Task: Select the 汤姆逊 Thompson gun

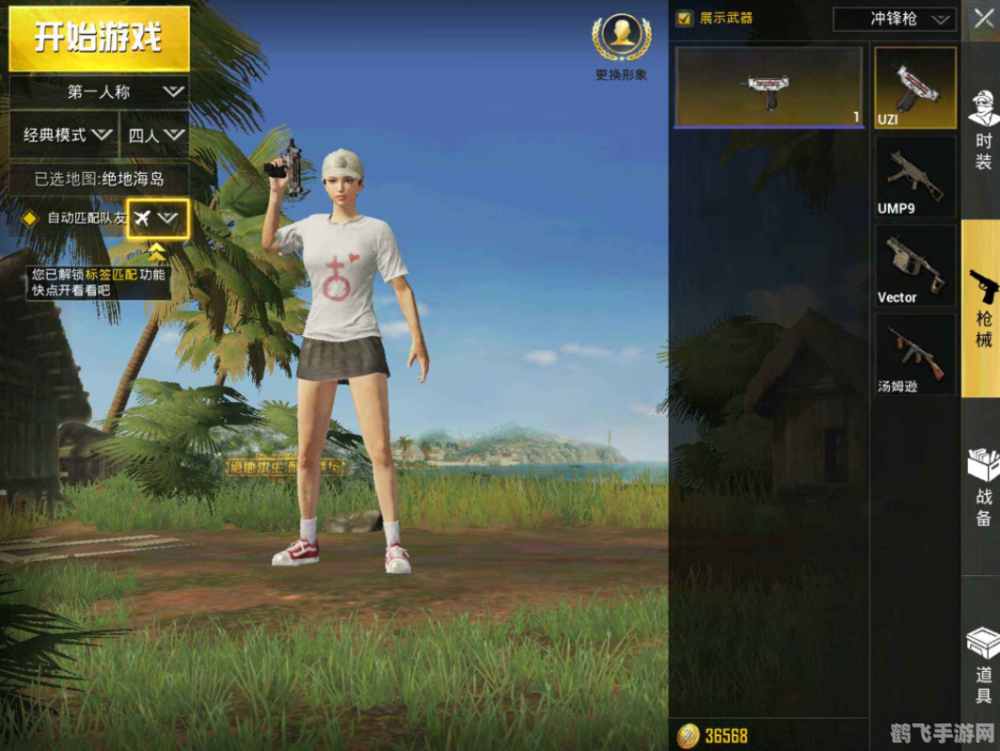Action: click(x=915, y=354)
